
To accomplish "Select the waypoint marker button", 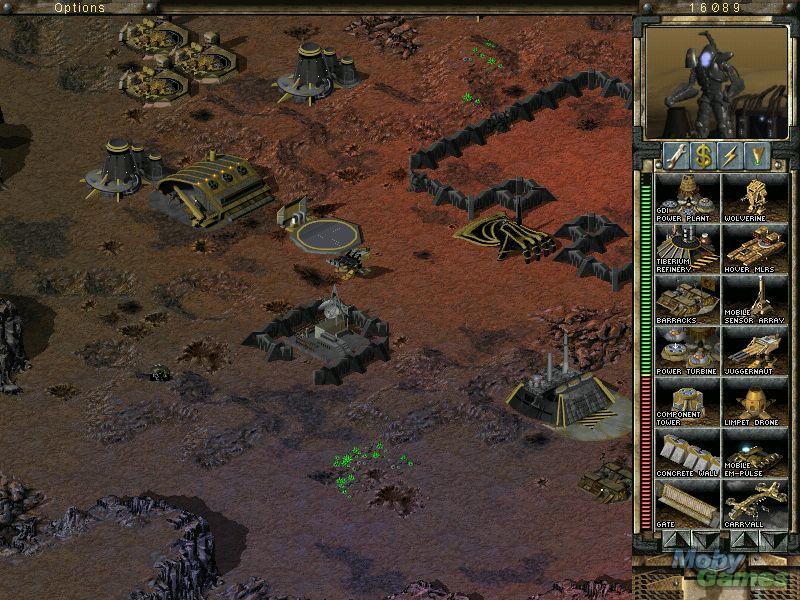I will (x=760, y=154).
